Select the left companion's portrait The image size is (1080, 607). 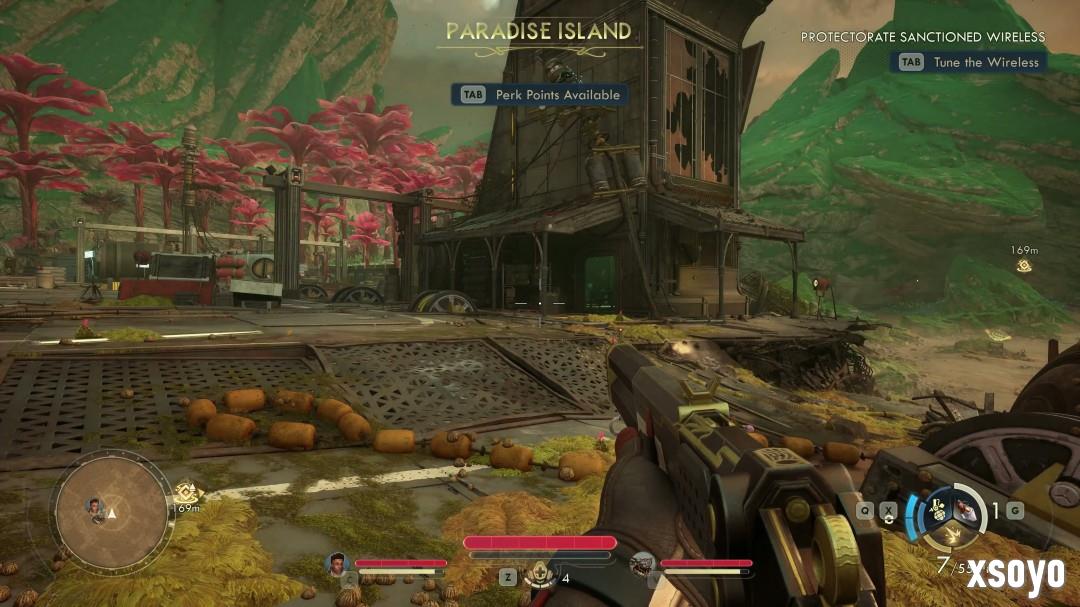337,564
